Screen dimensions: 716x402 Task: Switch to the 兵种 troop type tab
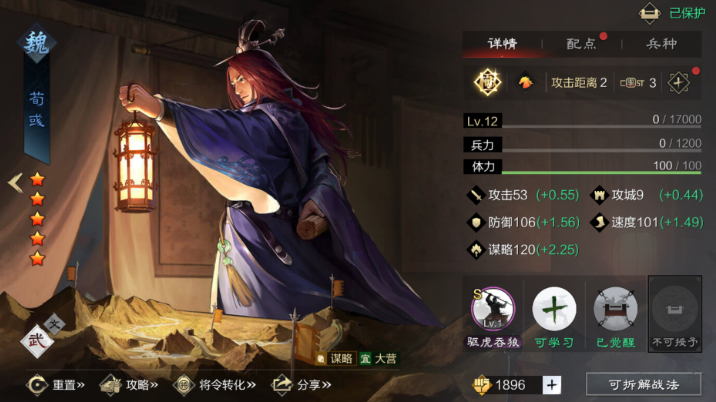pos(661,44)
